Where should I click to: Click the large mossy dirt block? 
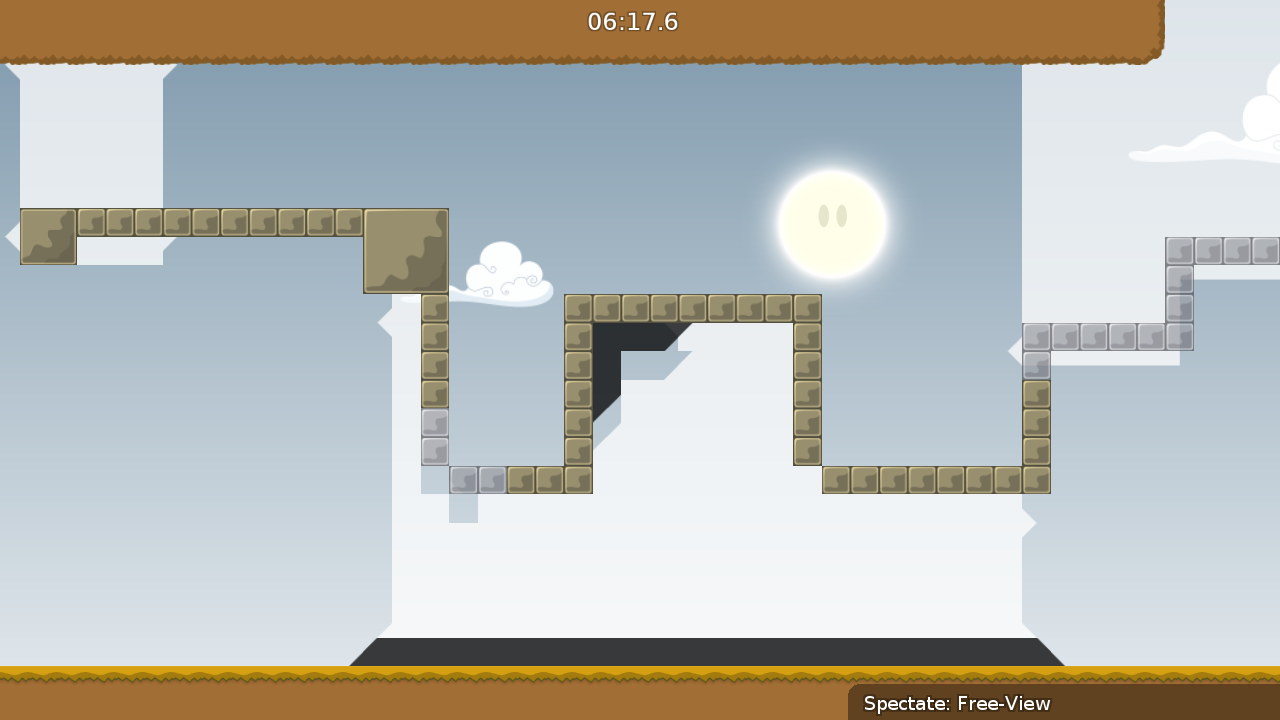405,250
